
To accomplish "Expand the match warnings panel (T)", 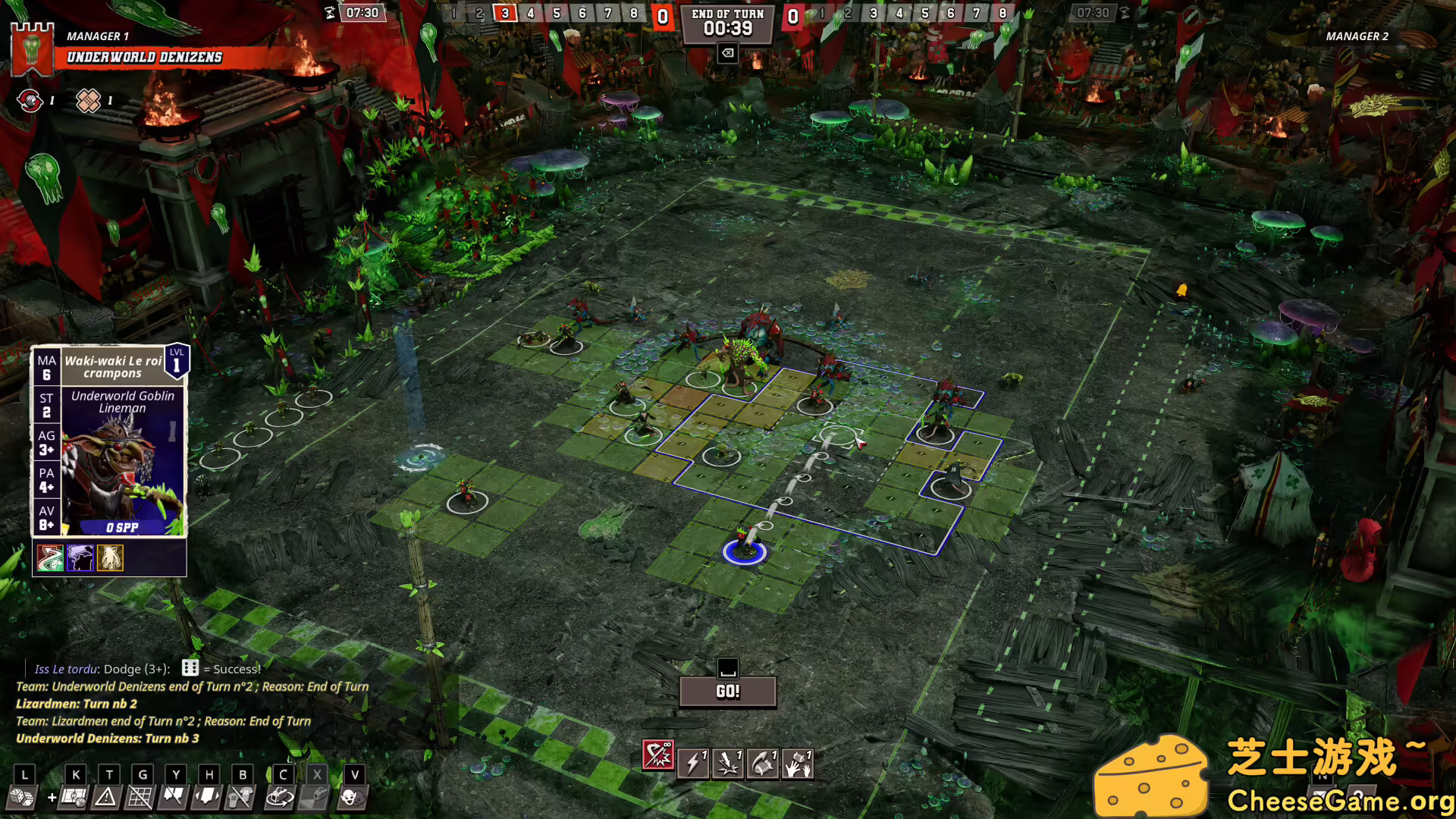I will tap(107, 798).
